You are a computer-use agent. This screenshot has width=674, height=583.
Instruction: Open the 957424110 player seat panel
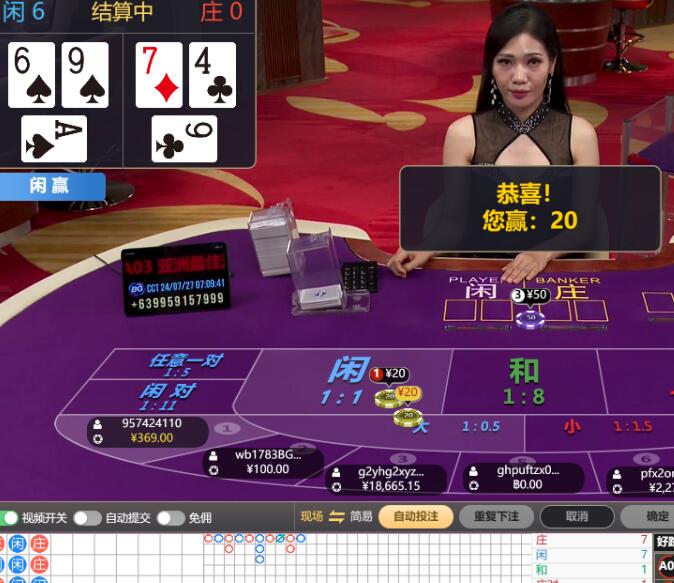pyautogui.click(x=148, y=431)
